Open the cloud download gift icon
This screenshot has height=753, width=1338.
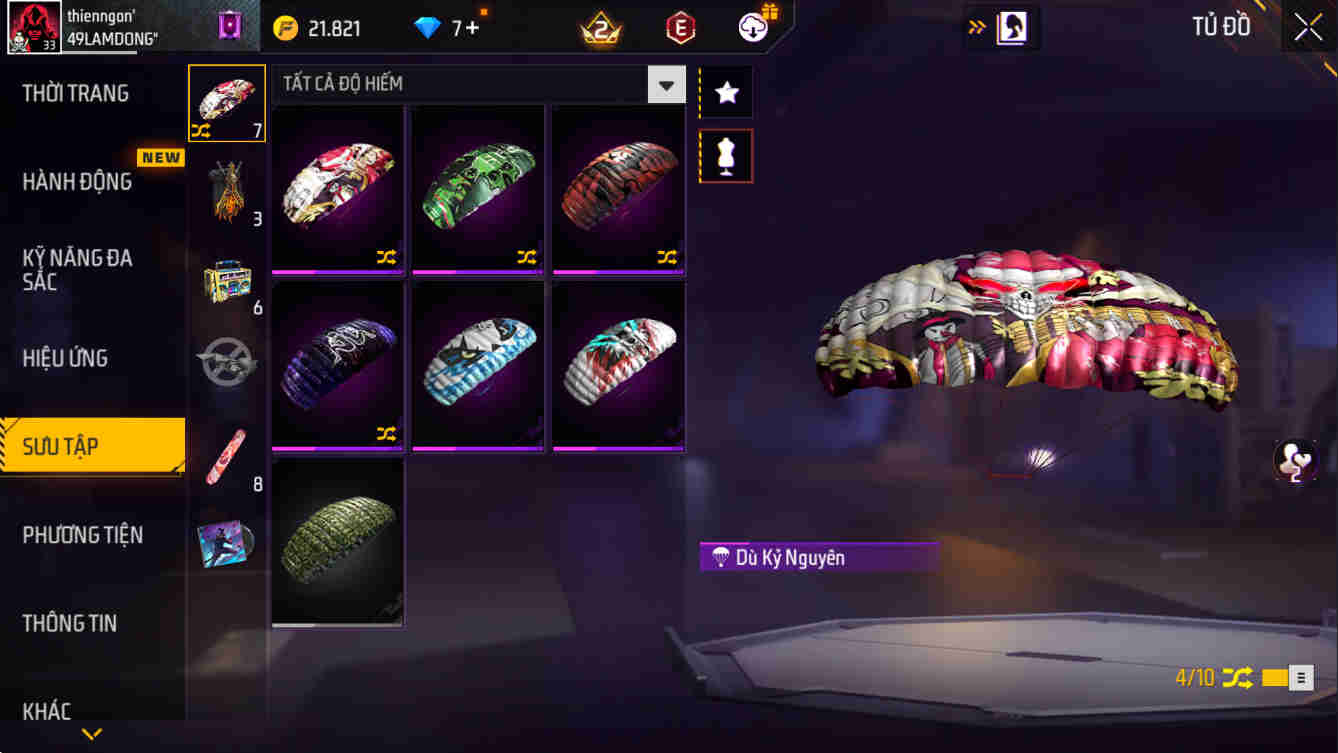point(753,27)
